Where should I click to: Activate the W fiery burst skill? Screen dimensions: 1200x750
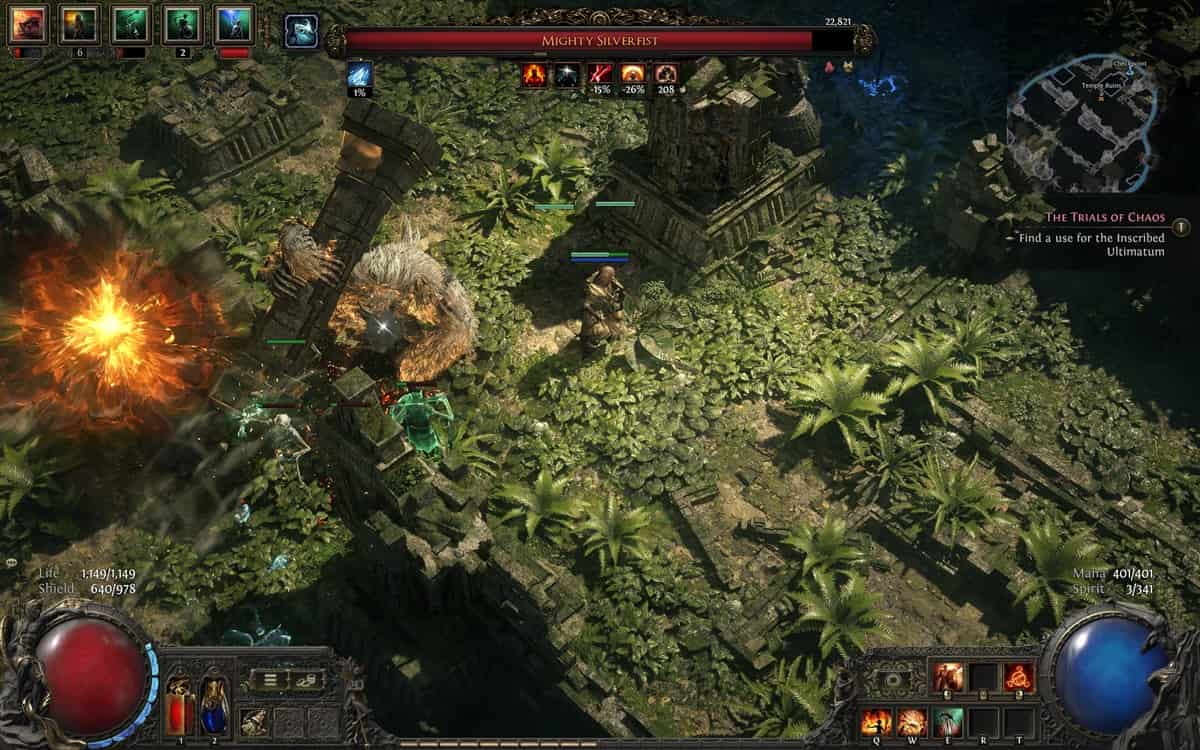[912, 721]
